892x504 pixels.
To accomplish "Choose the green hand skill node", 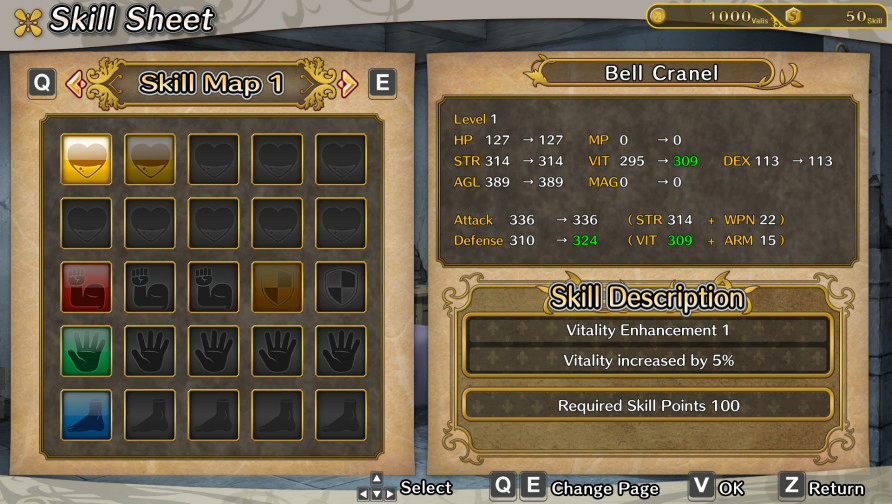I will click(x=86, y=351).
